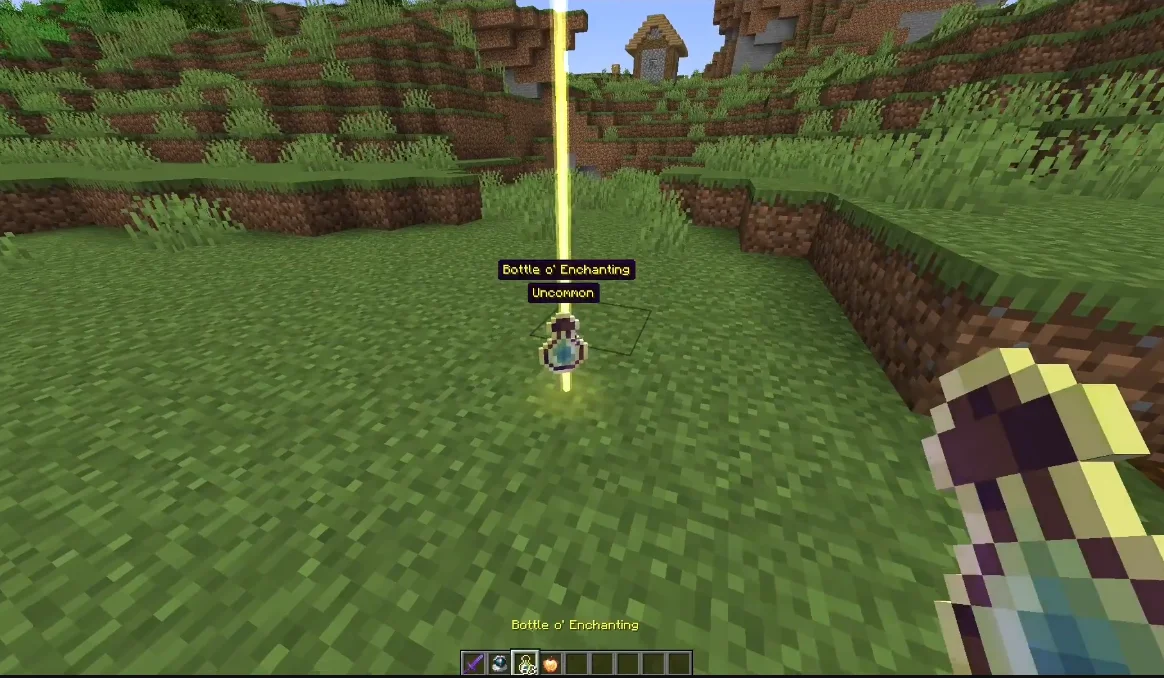The image size is (1164, 678).
Task: Select the Bottle o' Enchanting hotbar slot
Action: (524, 664)
